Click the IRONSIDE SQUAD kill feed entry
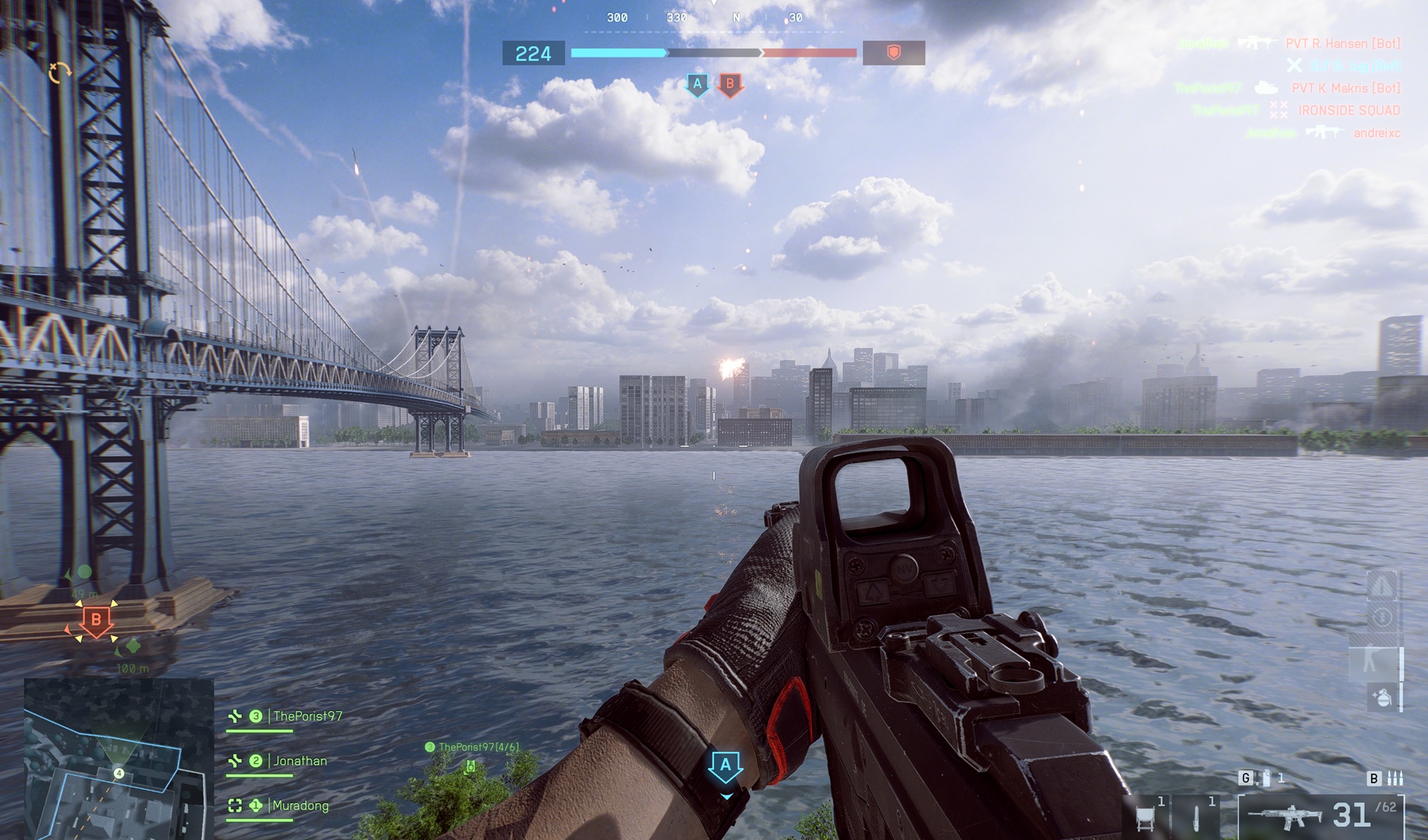 click(x=1349, y=111)
